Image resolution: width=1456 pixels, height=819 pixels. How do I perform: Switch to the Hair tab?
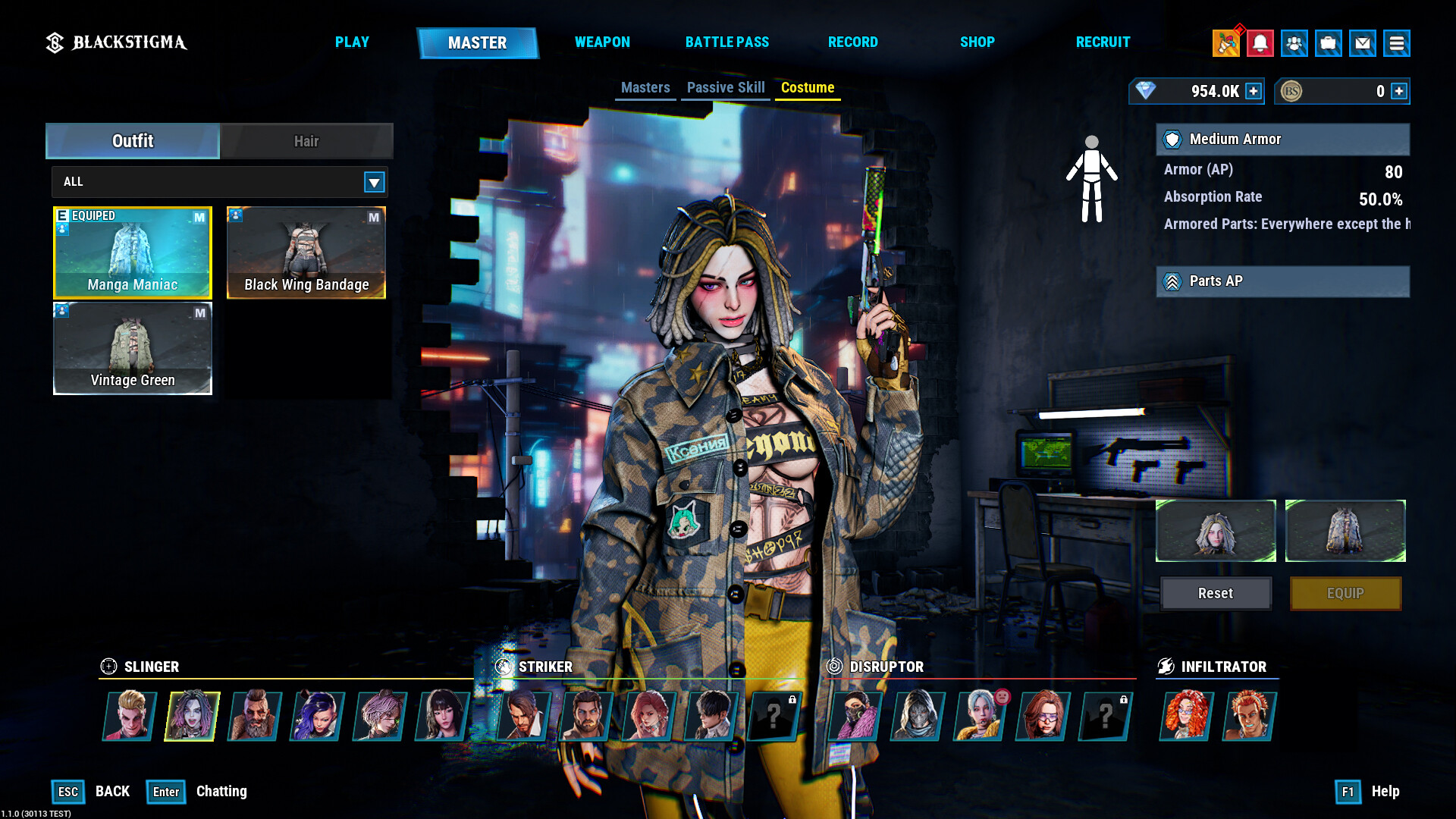[x=306, y=141]
